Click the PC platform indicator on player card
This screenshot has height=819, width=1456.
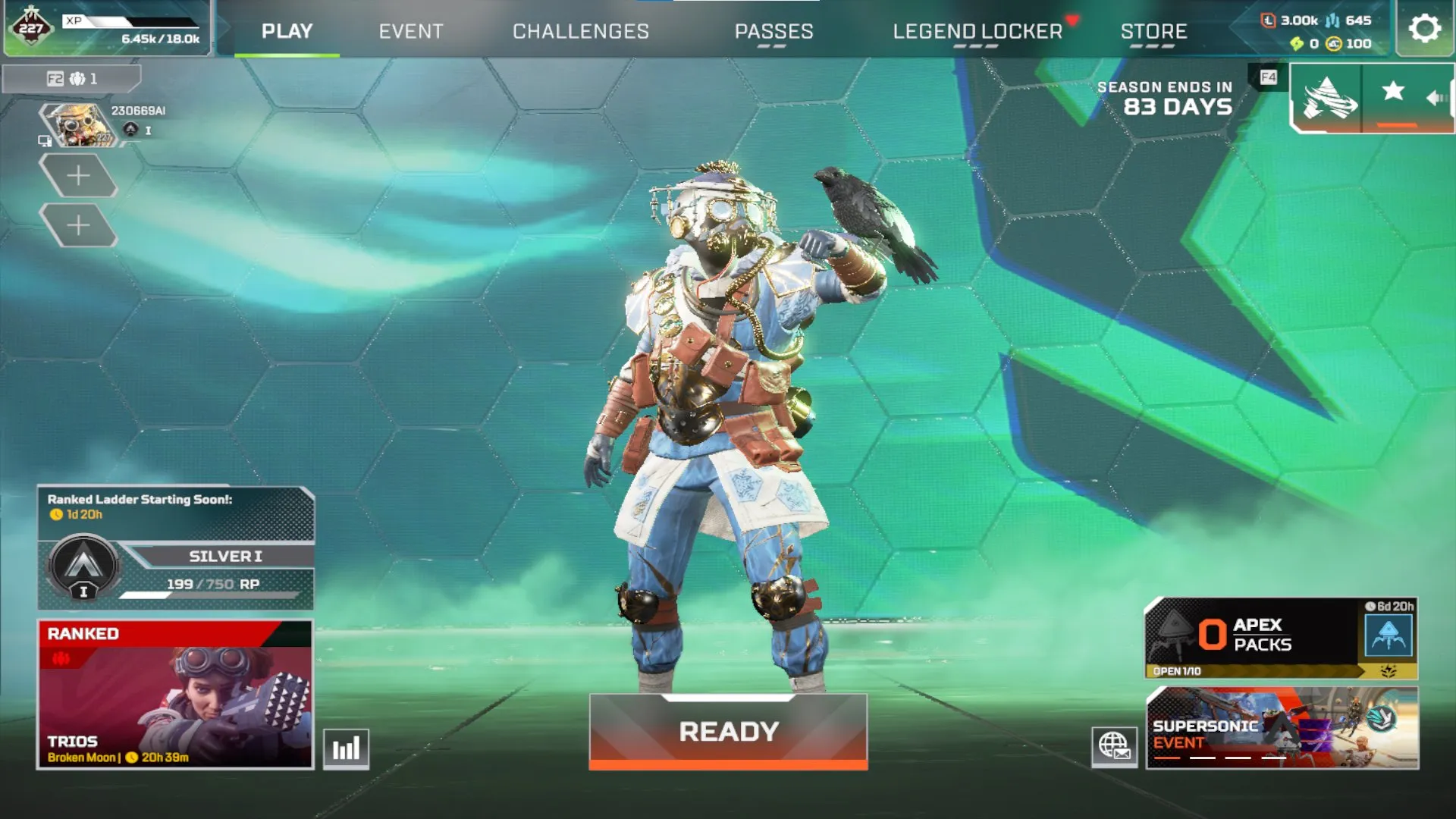click(44, 141)
